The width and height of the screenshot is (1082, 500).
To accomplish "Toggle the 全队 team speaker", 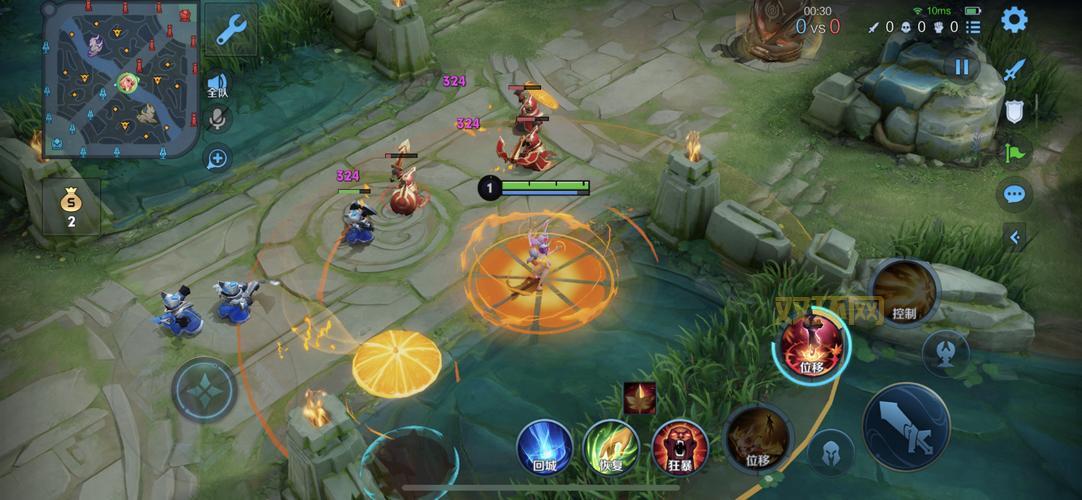I will (x=217, y=85).
